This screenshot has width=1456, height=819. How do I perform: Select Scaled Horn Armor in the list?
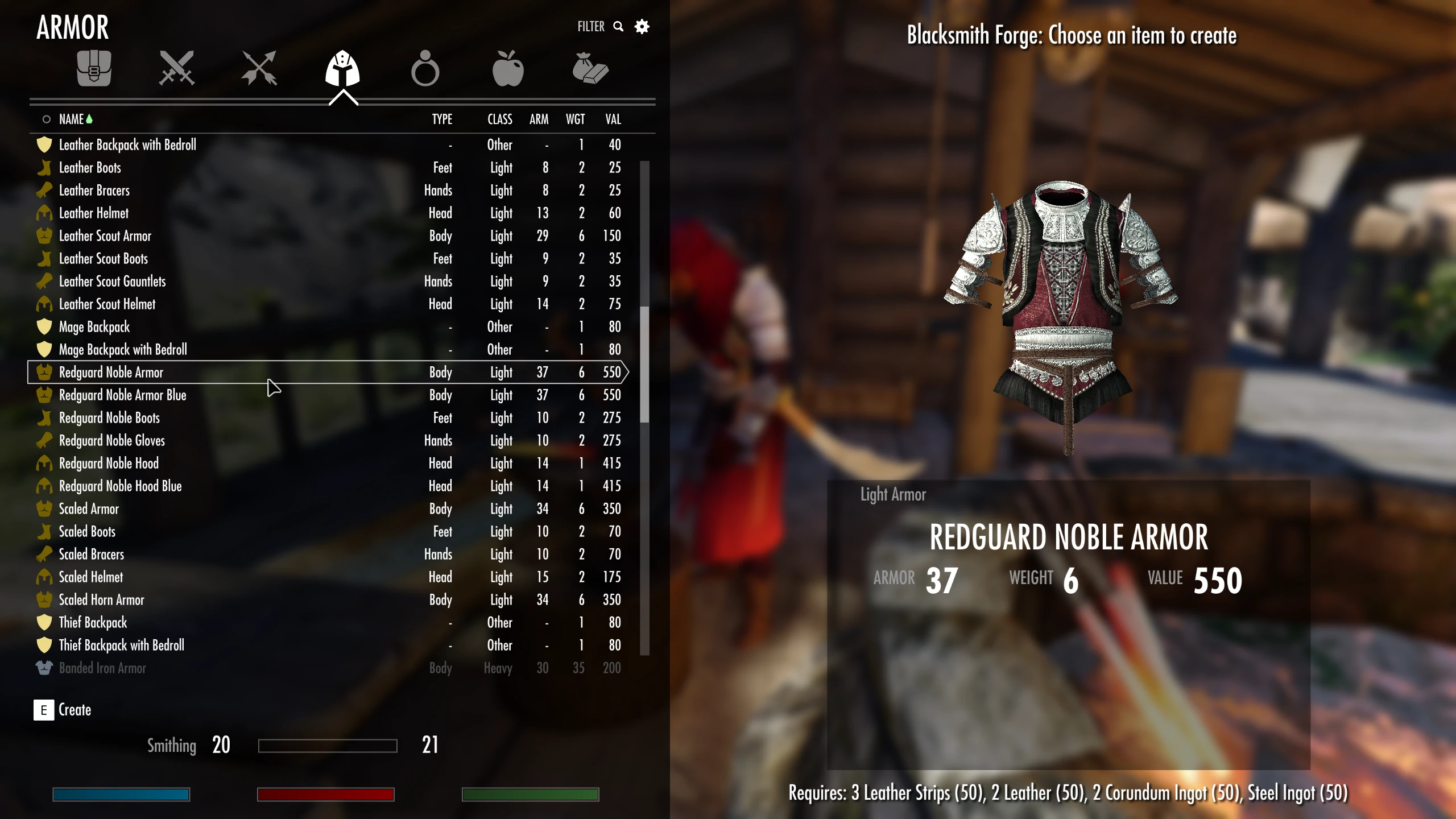pyautogui.click(x=101, y=599)
